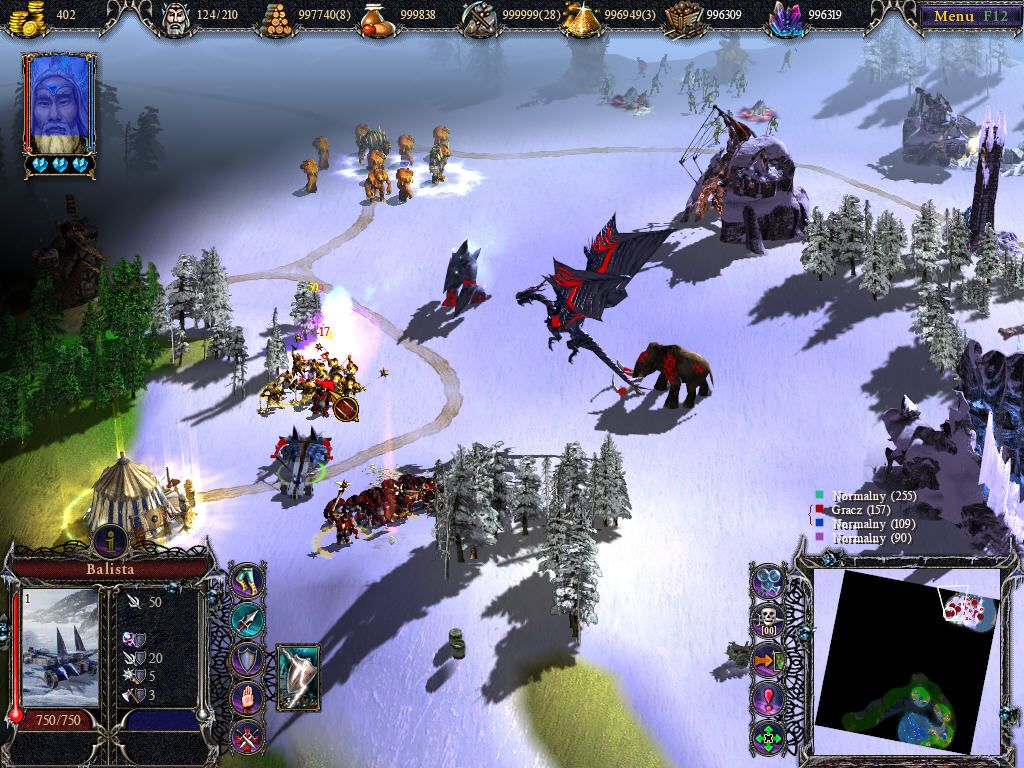This screenshot has height=768, width=1024.
Task: Click the crossed swords red cross command
Action: tap(246, 738)
